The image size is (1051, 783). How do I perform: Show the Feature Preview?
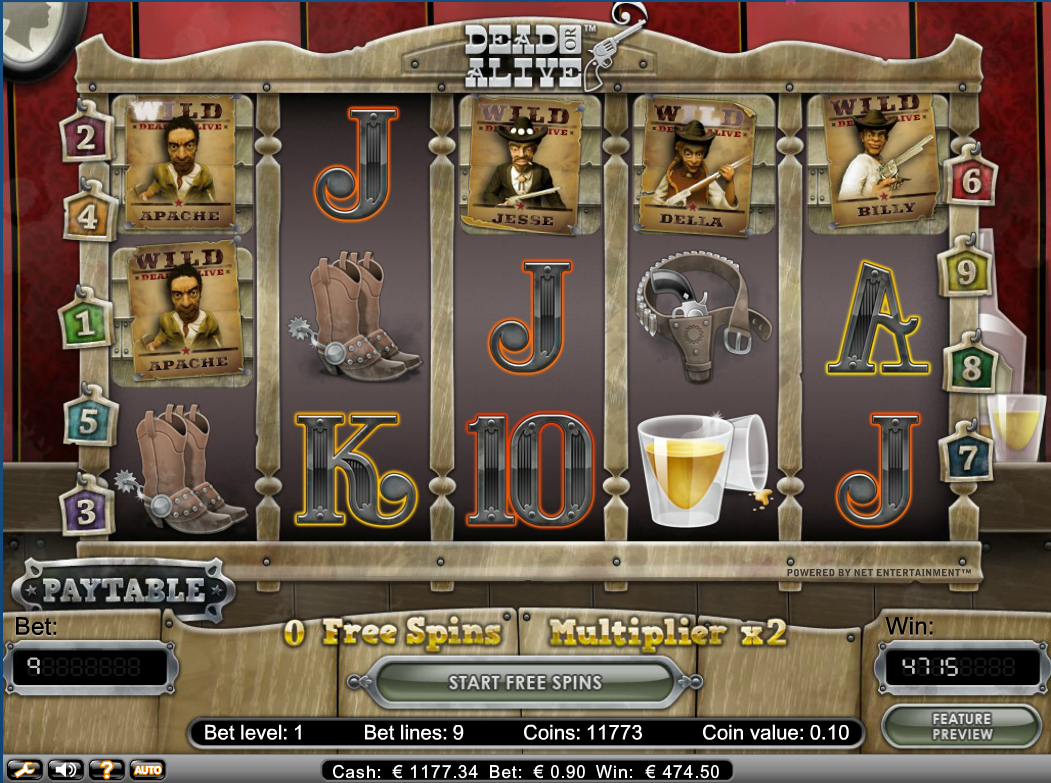click(x=961, y=726)
